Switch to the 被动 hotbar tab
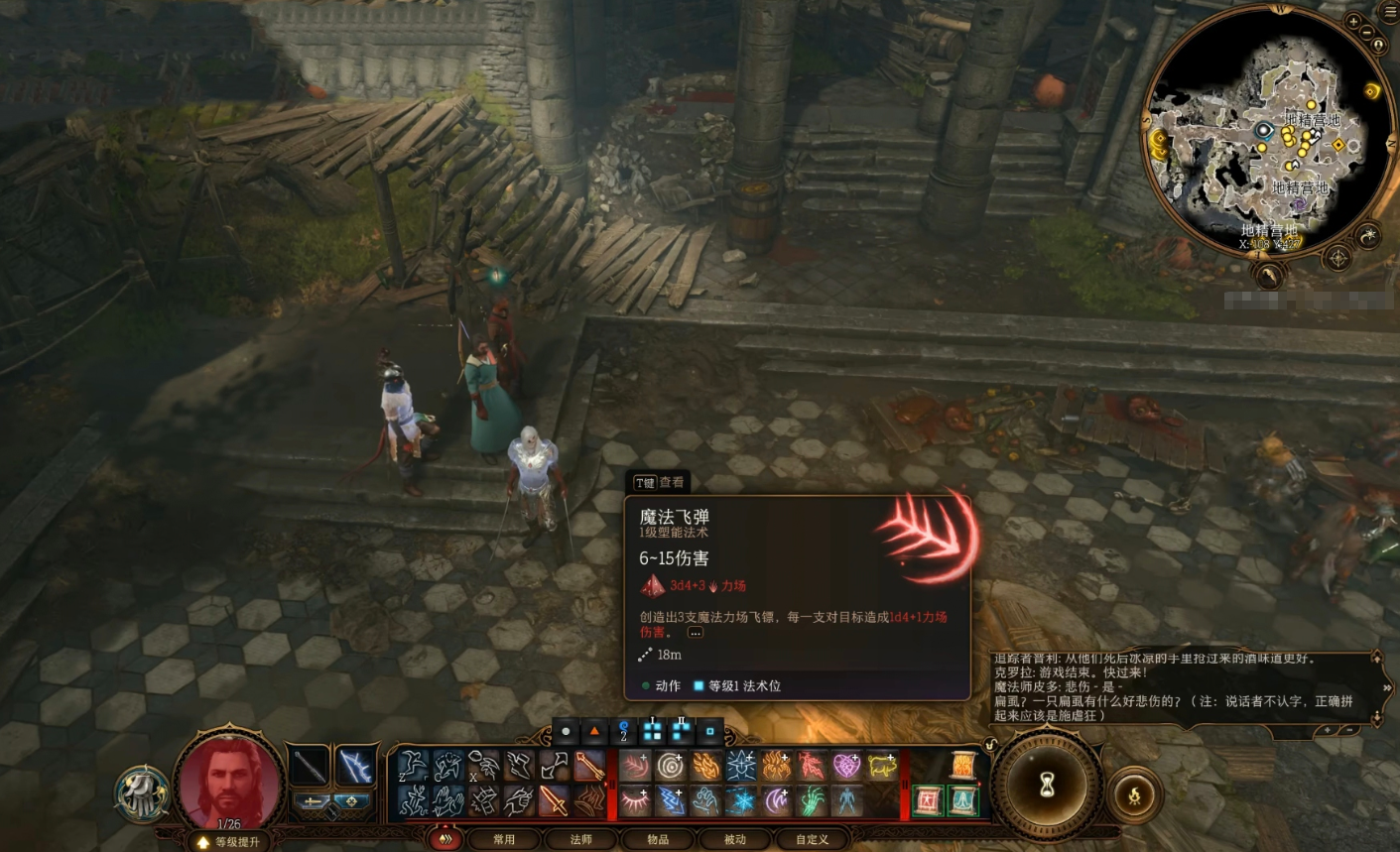The width and height of the screenshot is (1400, 852). 734,839
